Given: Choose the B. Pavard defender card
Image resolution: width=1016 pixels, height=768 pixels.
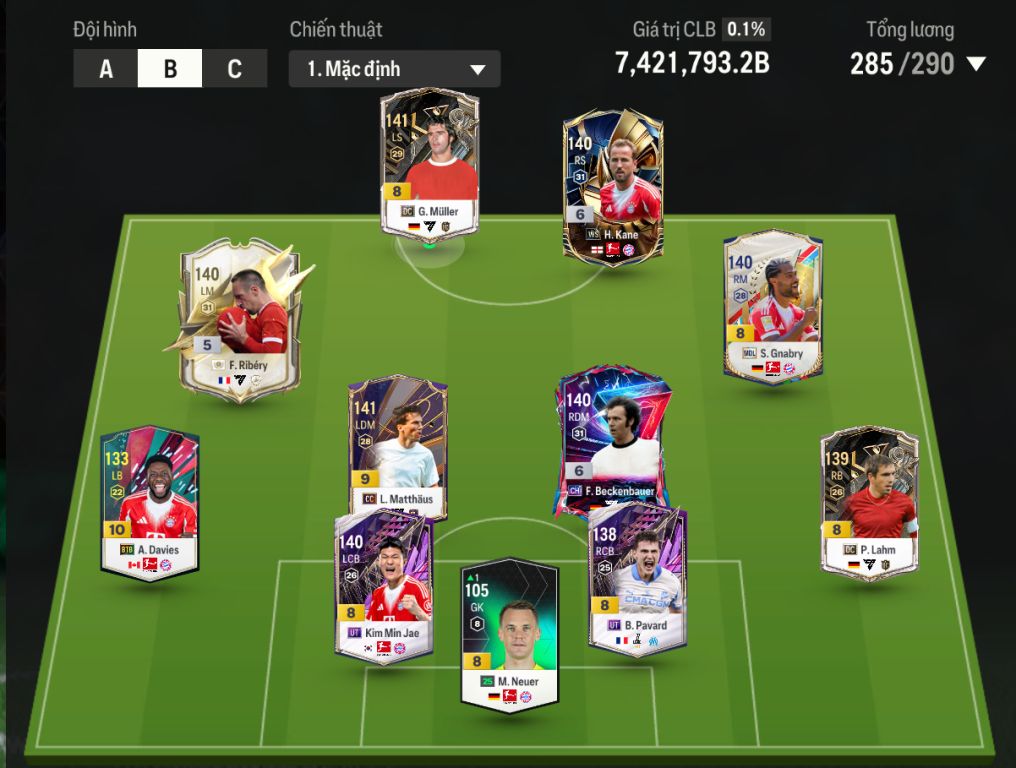Looking at the screenshot, I should [637, 578].
